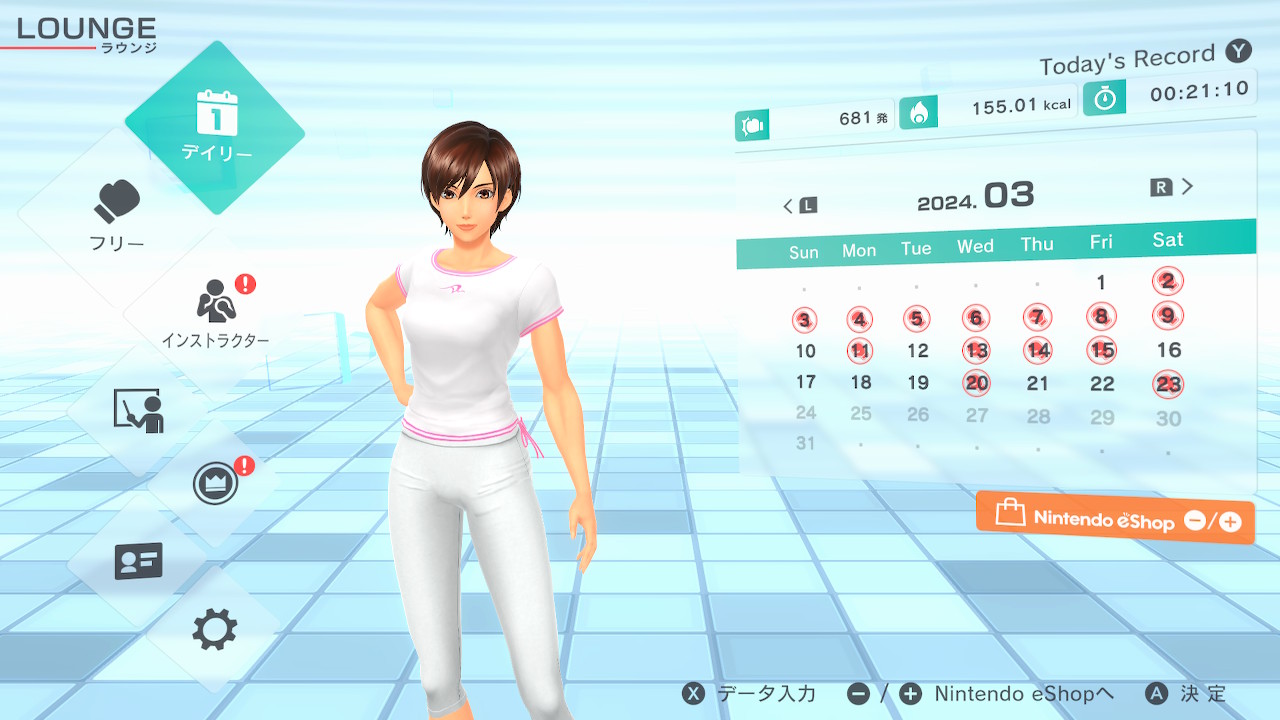Select March 23 on the calendar
The width and height of the screenshot is (1280, 720).
1168,384
